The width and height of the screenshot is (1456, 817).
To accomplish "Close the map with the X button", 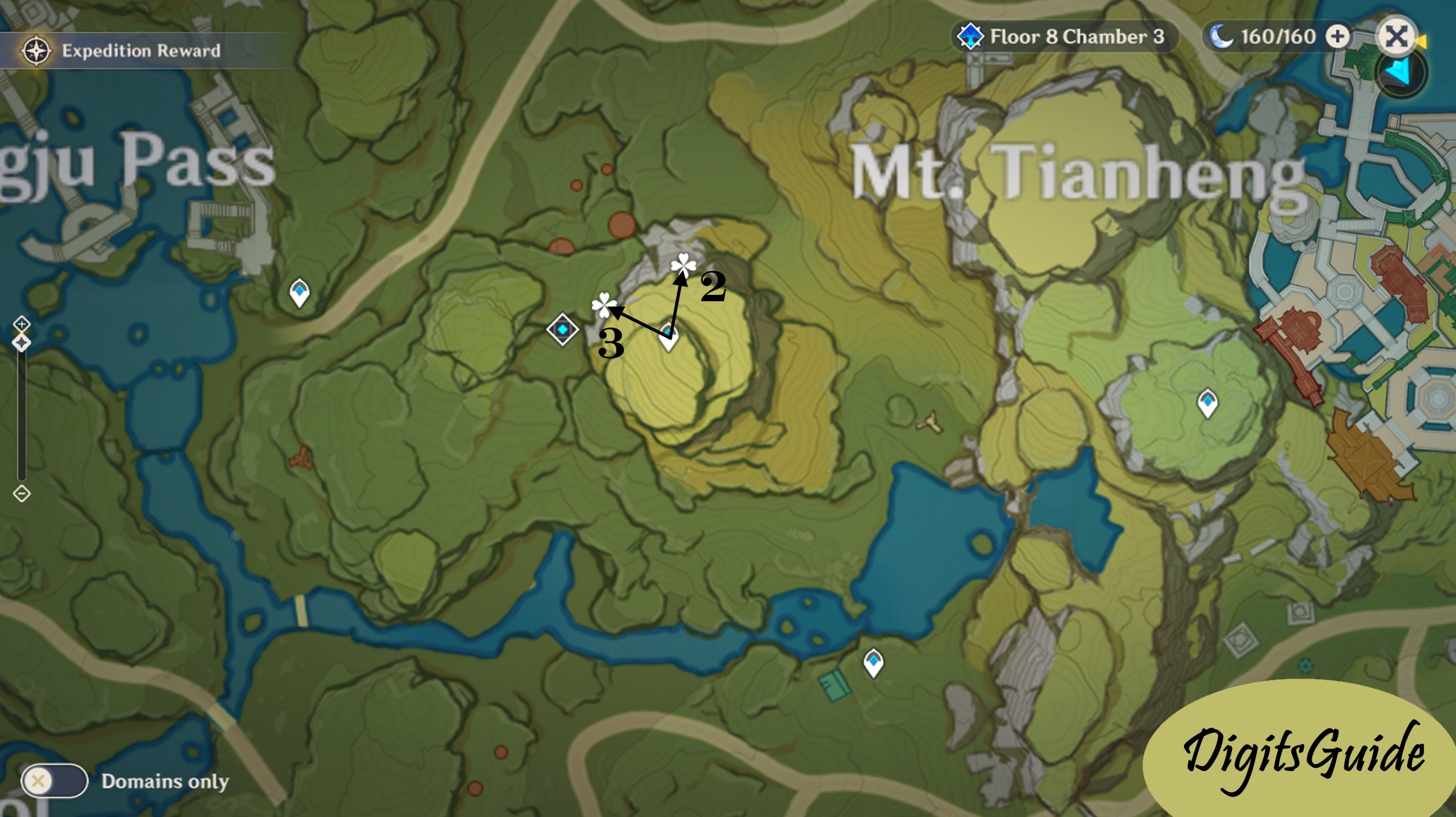I will (1395, 36).
